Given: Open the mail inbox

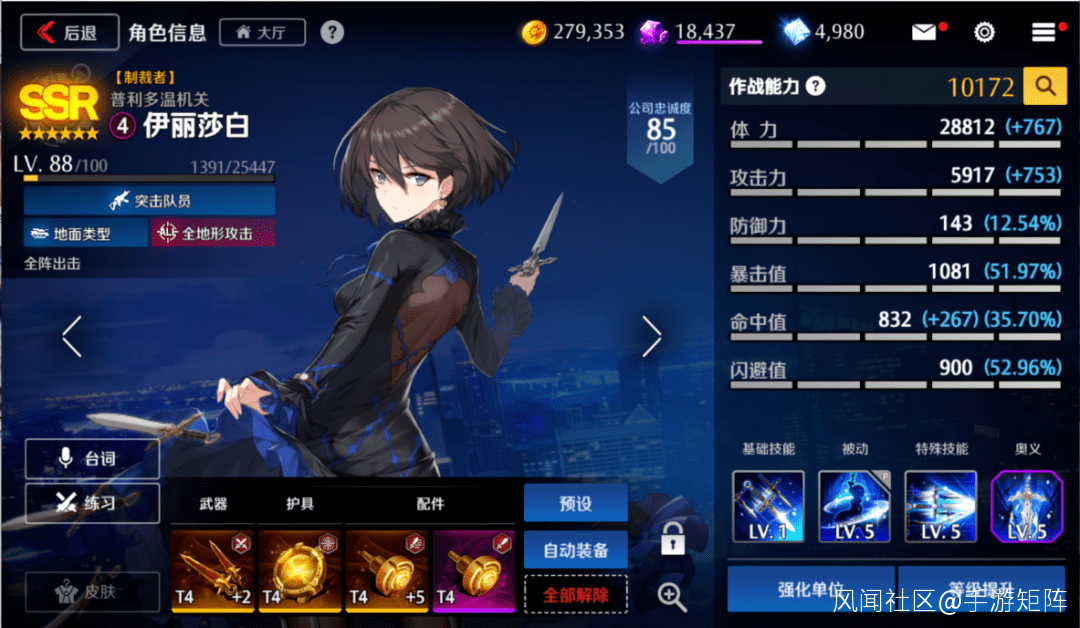Looking at the screenshot, I should pyautogui.click(x=924, y=32).
